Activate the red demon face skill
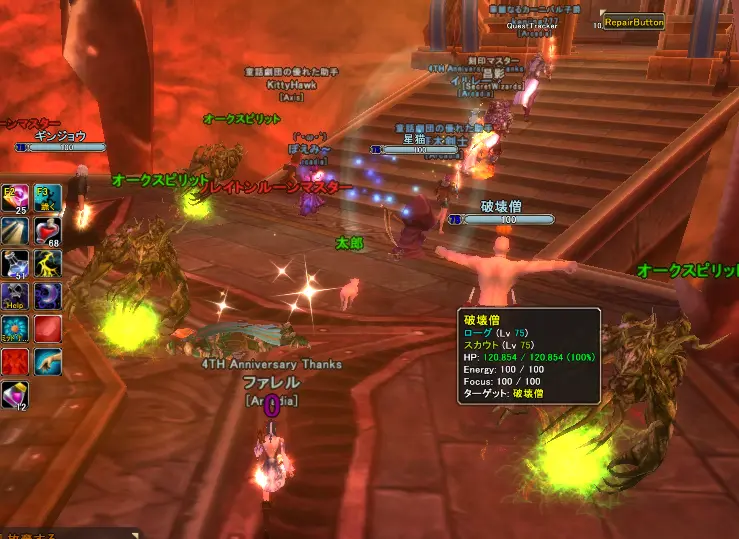Viewport: 739px width, 539px height. click(15, 361)
